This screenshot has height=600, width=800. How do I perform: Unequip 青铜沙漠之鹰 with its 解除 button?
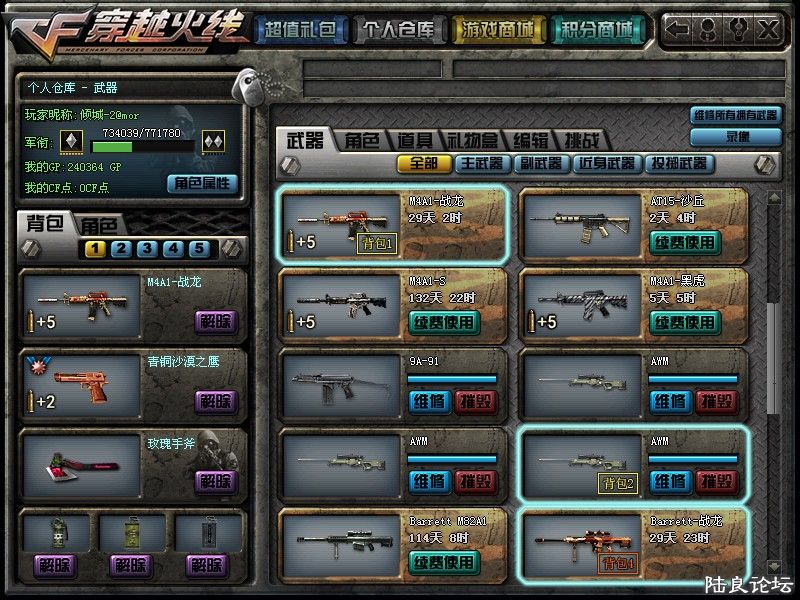point(216,401)
